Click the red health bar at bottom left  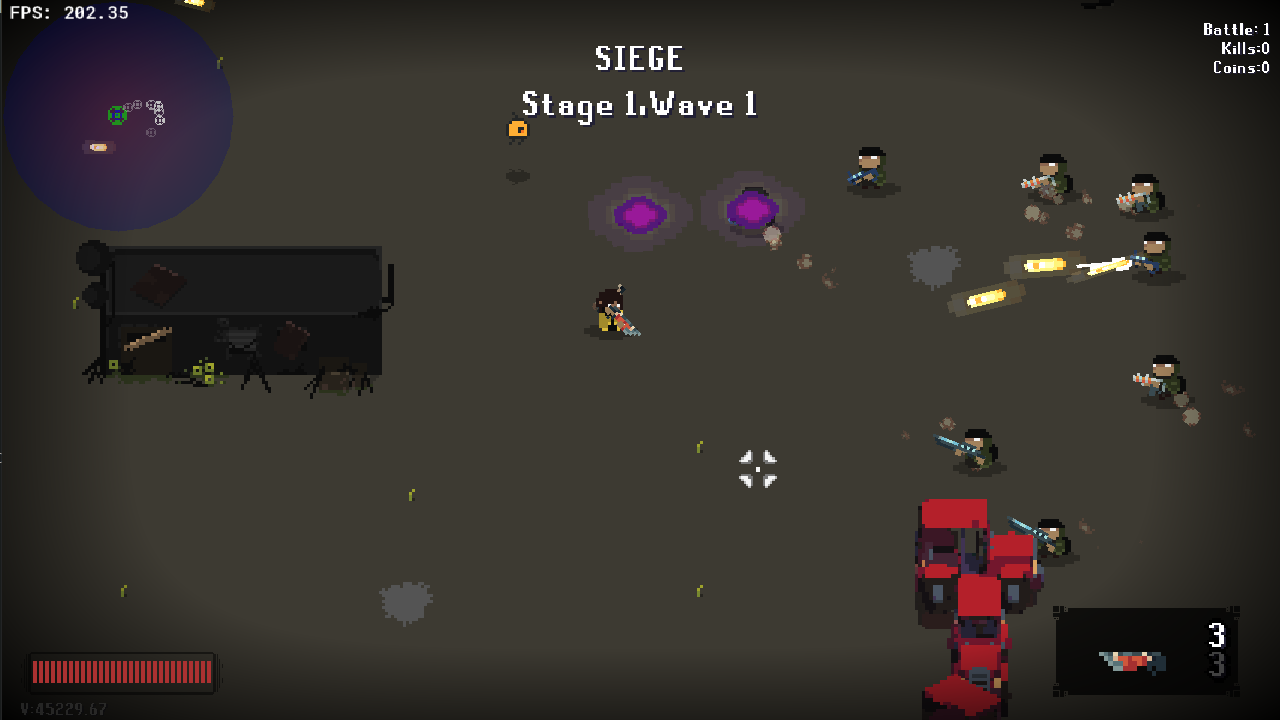(122, 672)
